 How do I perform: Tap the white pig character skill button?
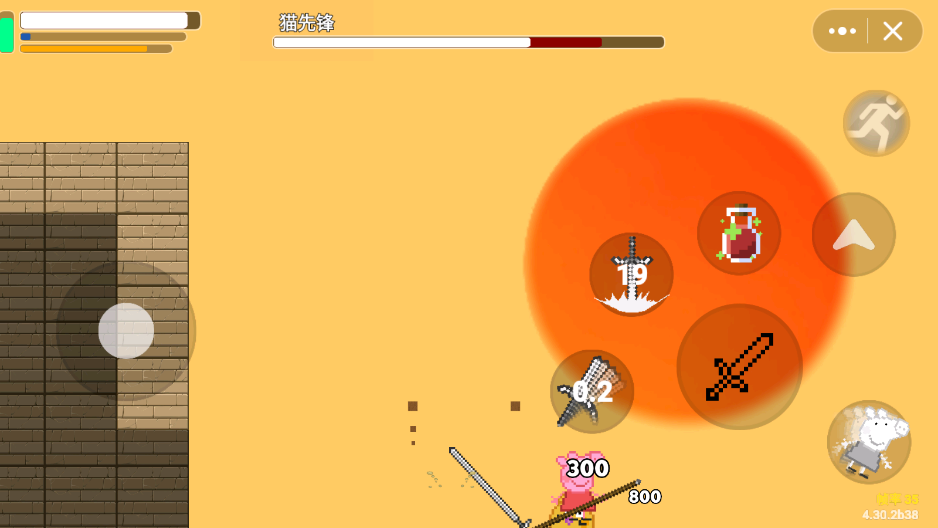click(869, 442)
